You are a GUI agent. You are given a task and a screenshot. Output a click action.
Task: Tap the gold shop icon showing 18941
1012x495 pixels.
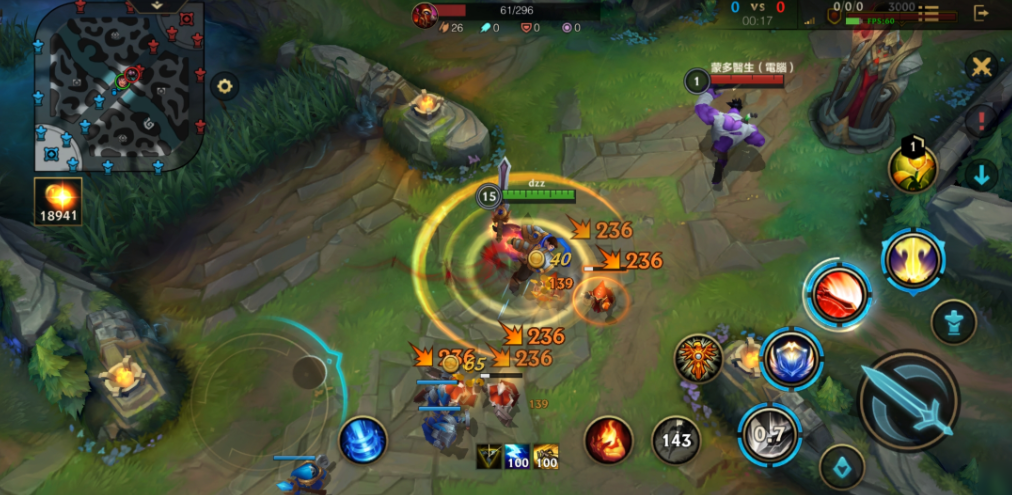click(58, 201)
